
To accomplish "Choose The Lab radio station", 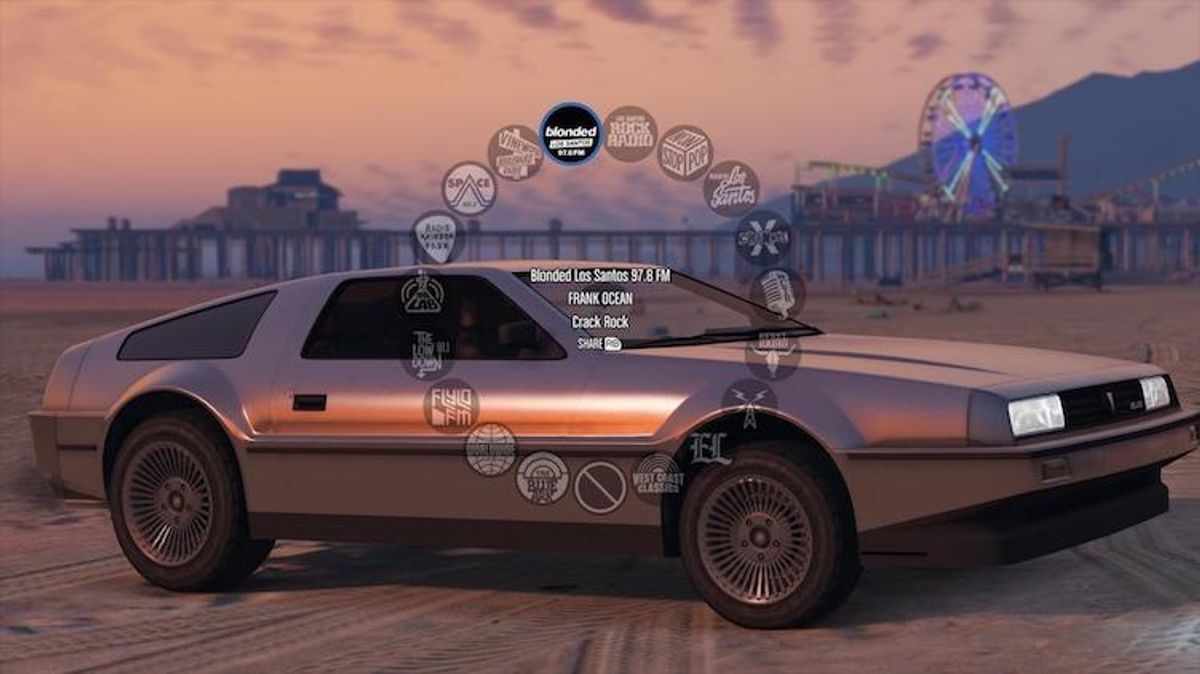I will tap(423, 294).
